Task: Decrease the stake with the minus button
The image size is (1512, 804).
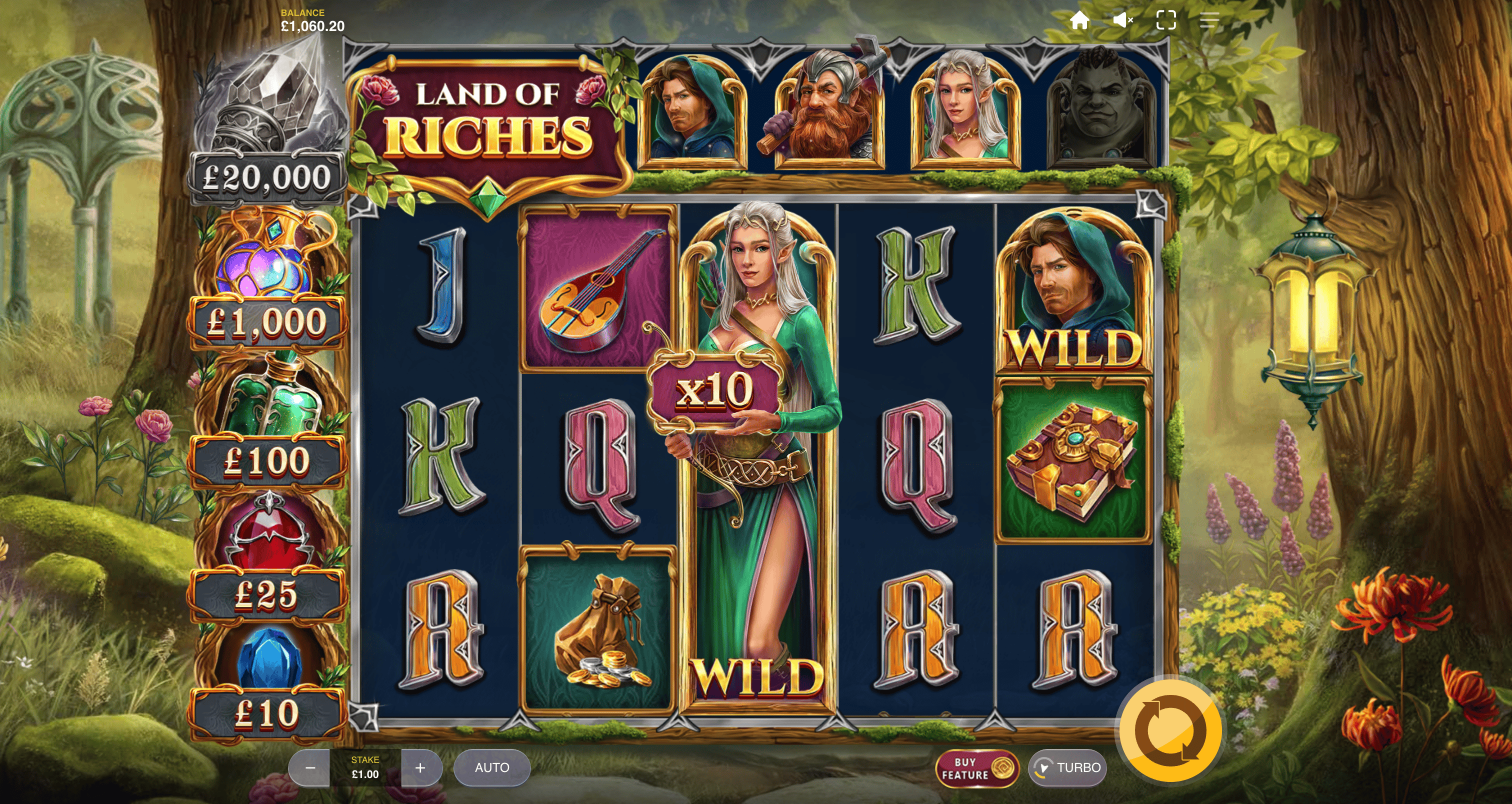Action: click(310, 767)
